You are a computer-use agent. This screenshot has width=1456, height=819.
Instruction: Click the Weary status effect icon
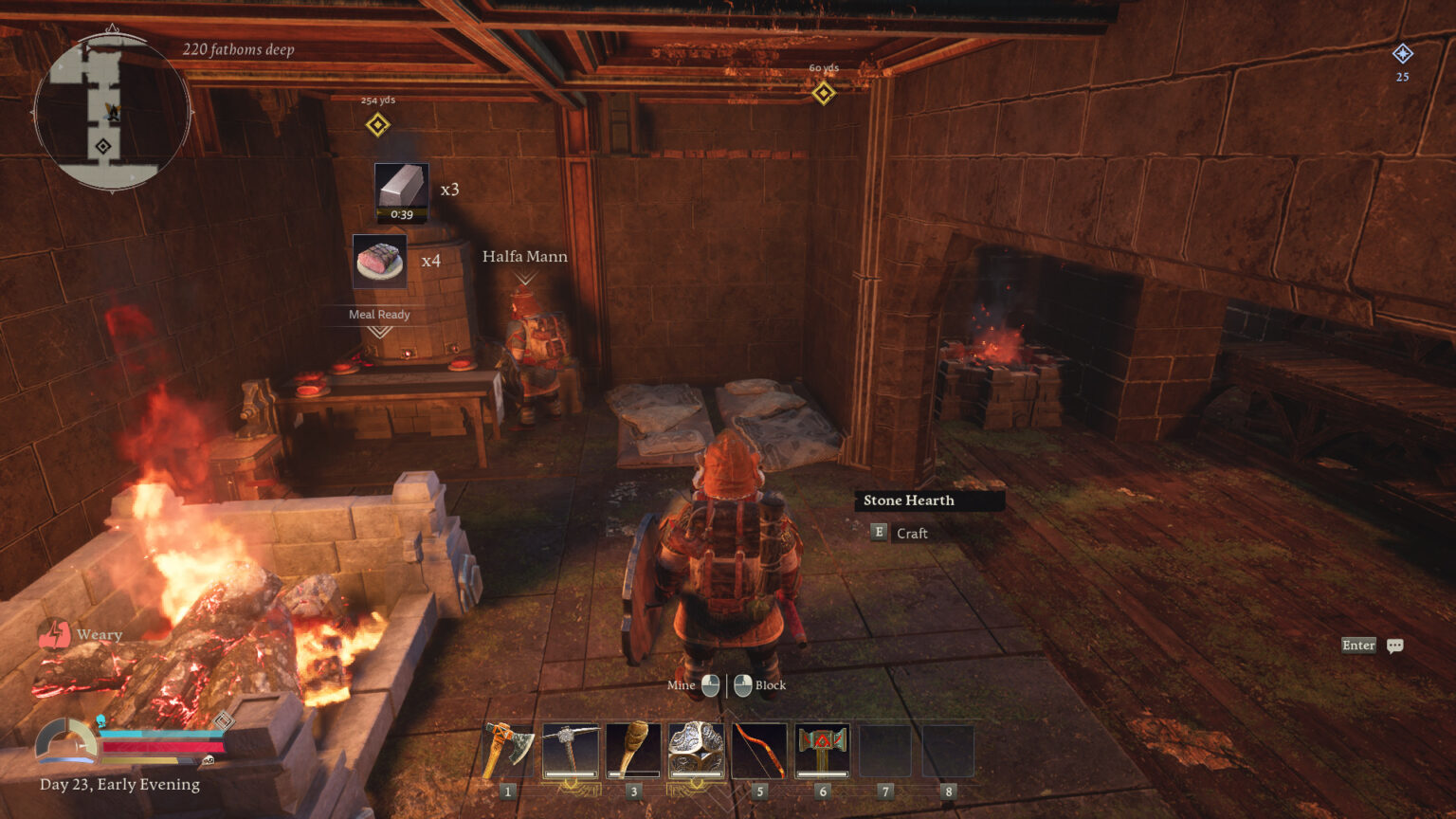(56, 633)
